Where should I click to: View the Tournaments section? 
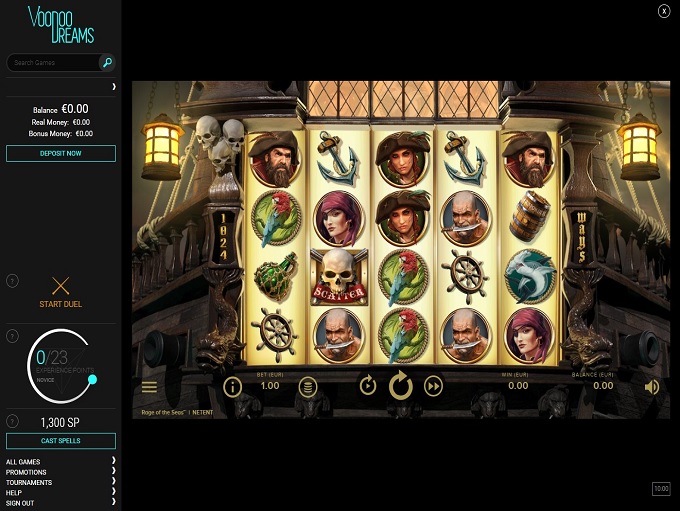point(29,482)
